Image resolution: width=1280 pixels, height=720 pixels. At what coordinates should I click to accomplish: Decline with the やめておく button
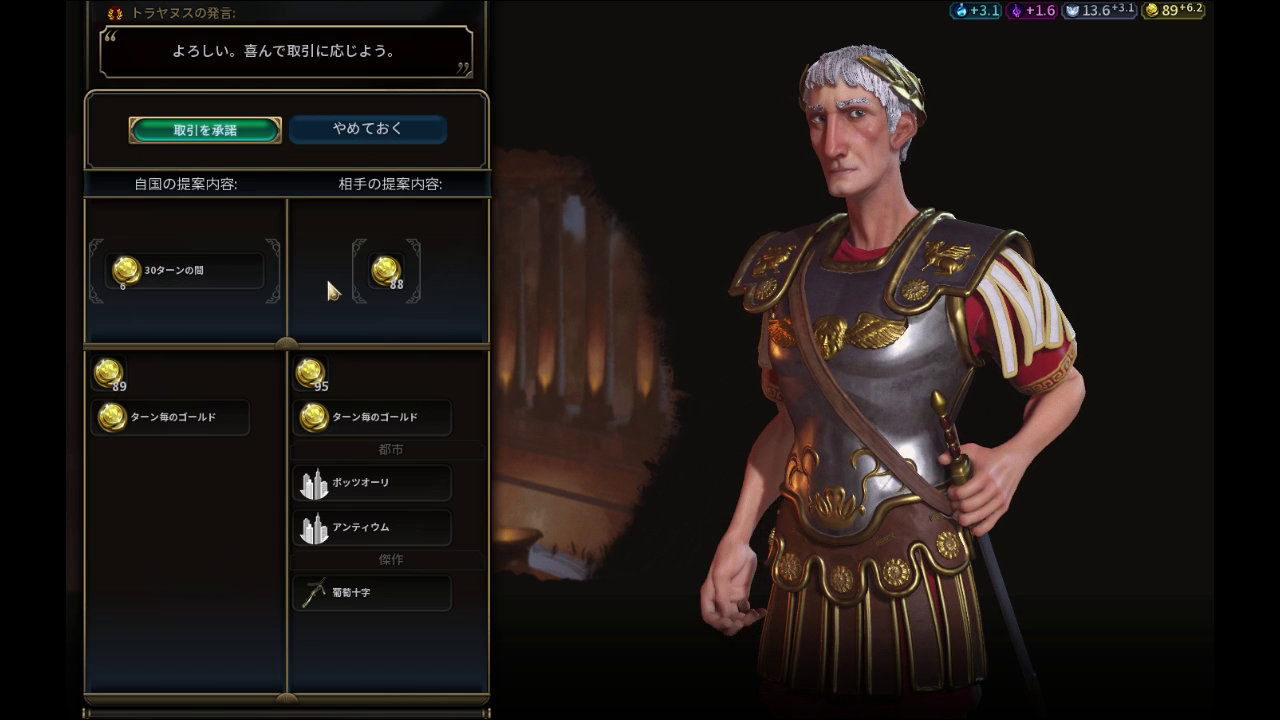point(367,129)
